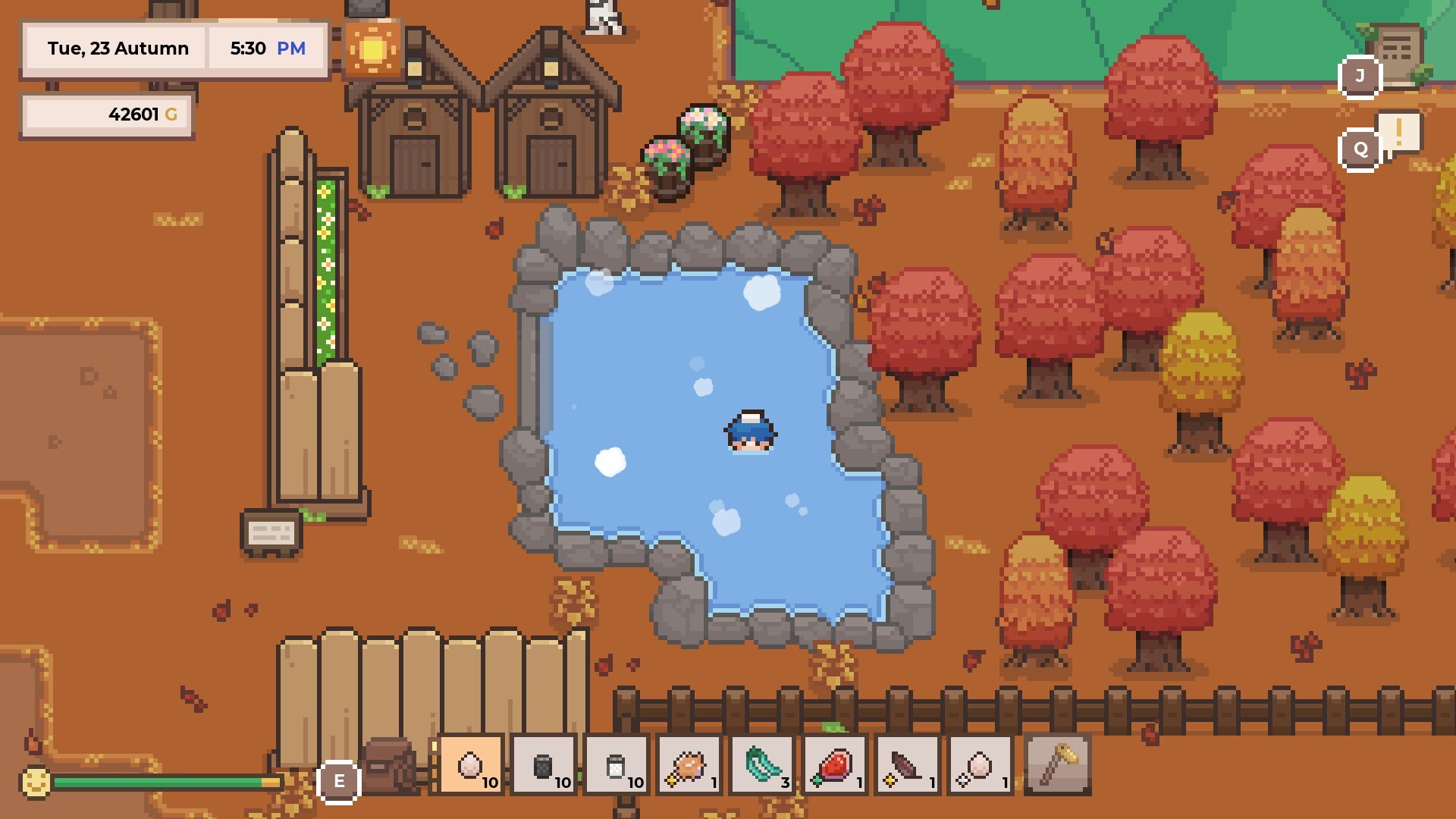1456x819 pixels.
Task: Choose the roast chicken dish slot
Action: pos(689,764)
